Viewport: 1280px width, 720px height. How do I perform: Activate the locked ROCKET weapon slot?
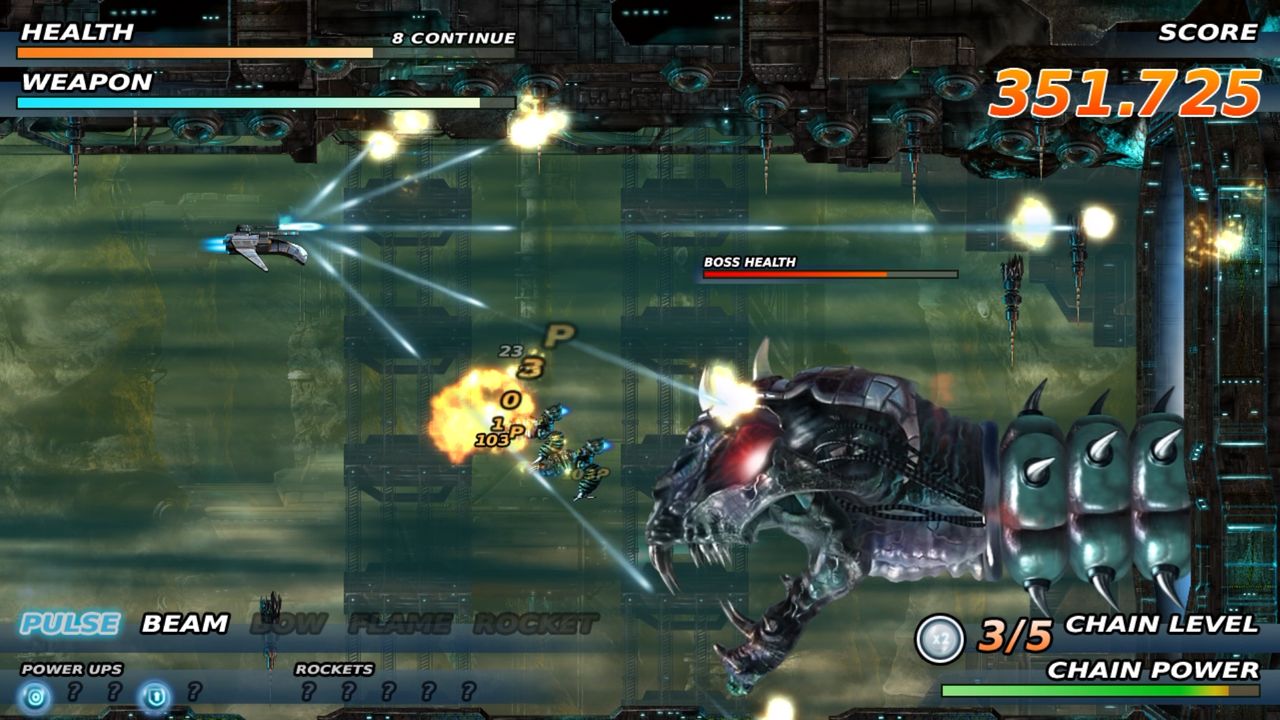click(534, 622)
